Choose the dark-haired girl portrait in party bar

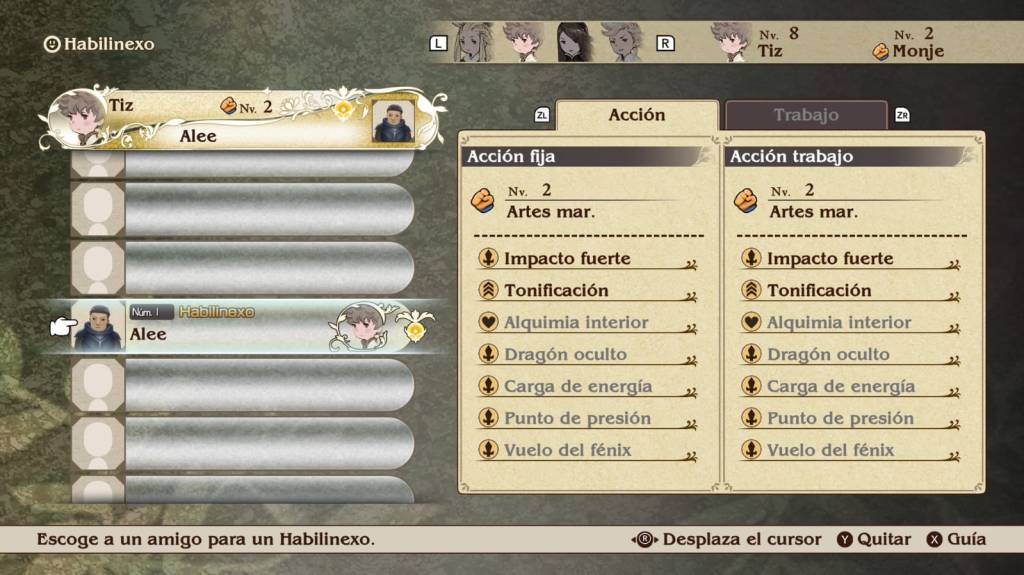573,42
